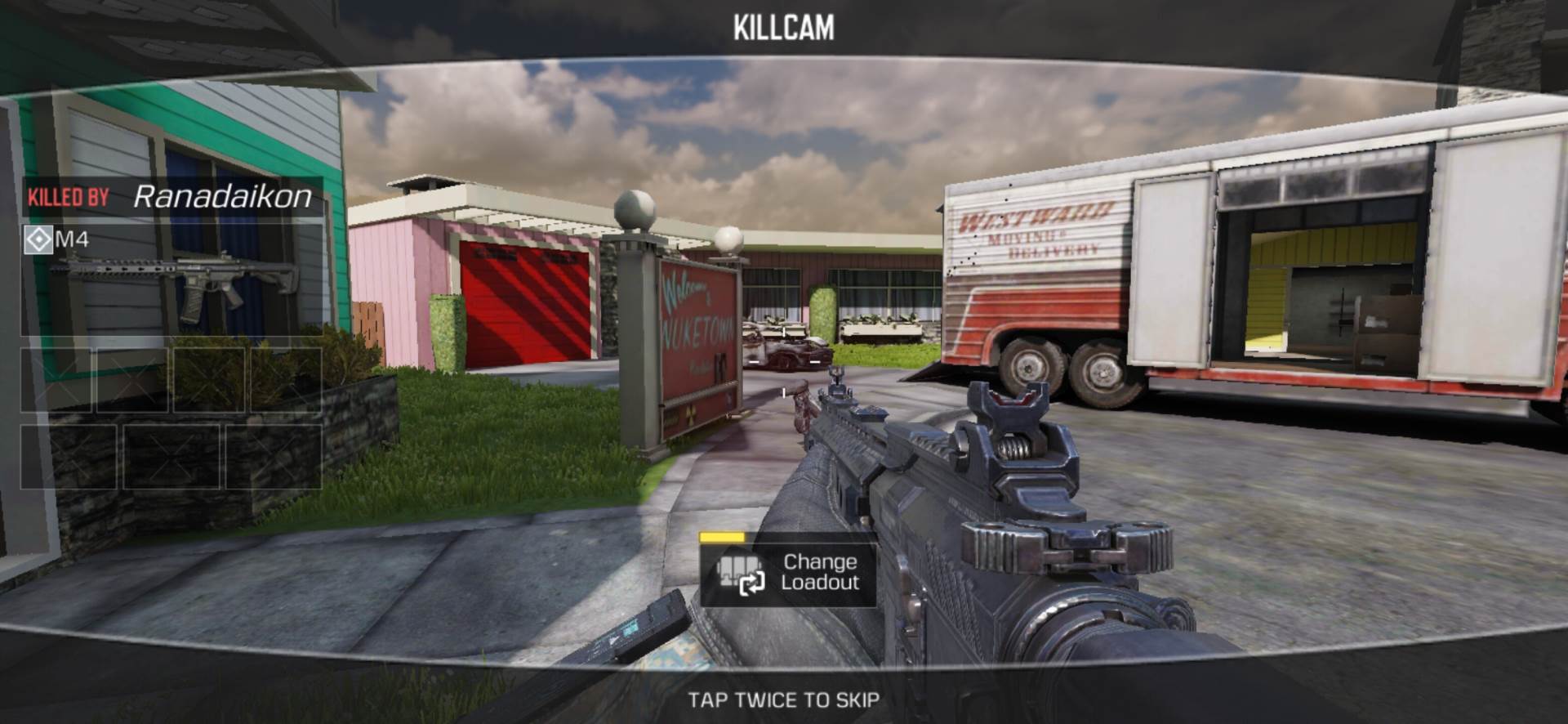This screenshot has width=1568, height=724.
Task: Click the killer name Ranadaikon
Action: pyautogui.click(x=222, y=196)
